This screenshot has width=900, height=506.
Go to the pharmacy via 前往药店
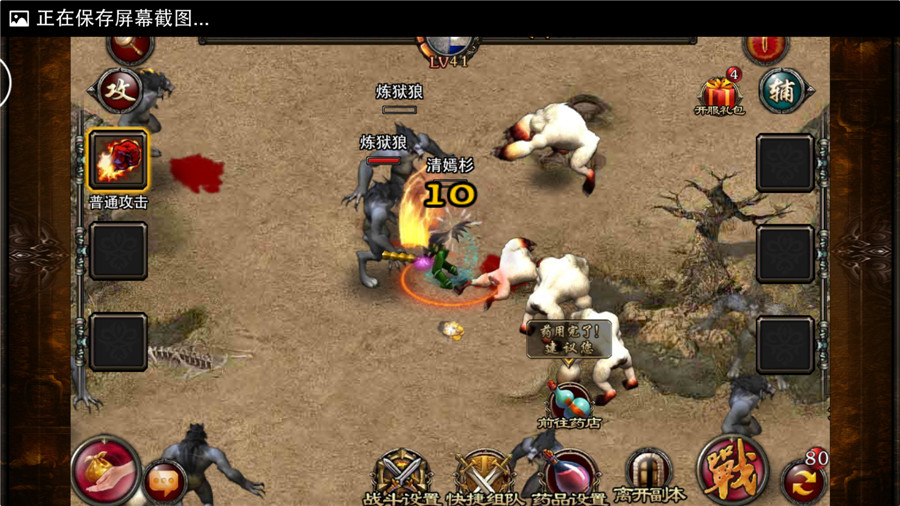(569, 402)
